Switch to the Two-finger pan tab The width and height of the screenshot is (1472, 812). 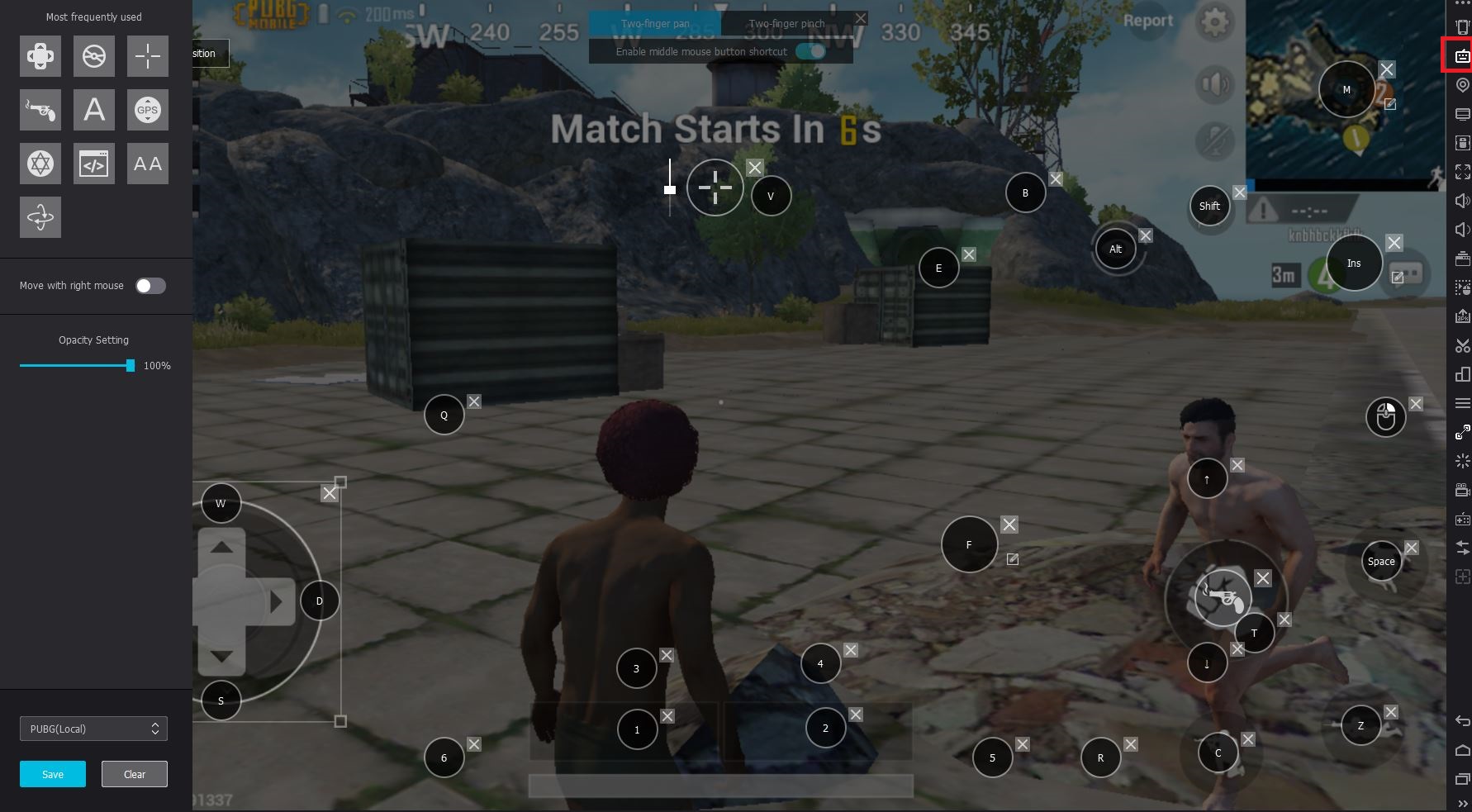pos(657,24)
